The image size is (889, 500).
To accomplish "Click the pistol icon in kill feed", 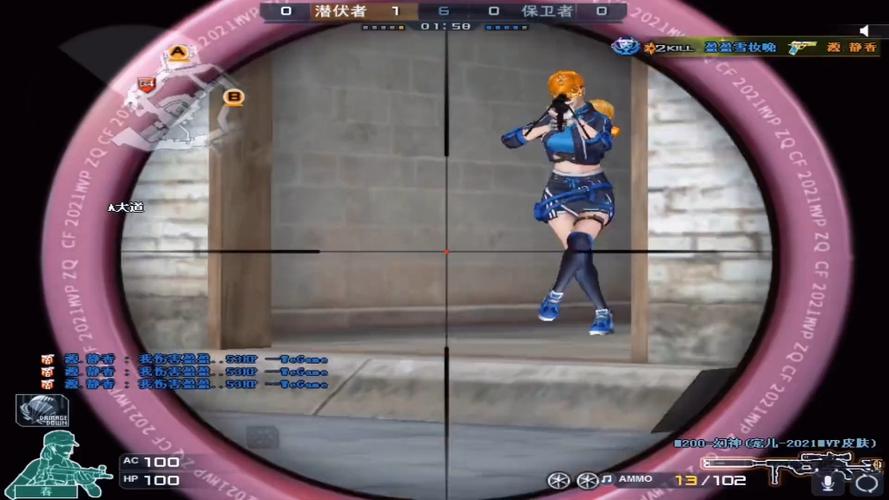I will coord(801,48).
